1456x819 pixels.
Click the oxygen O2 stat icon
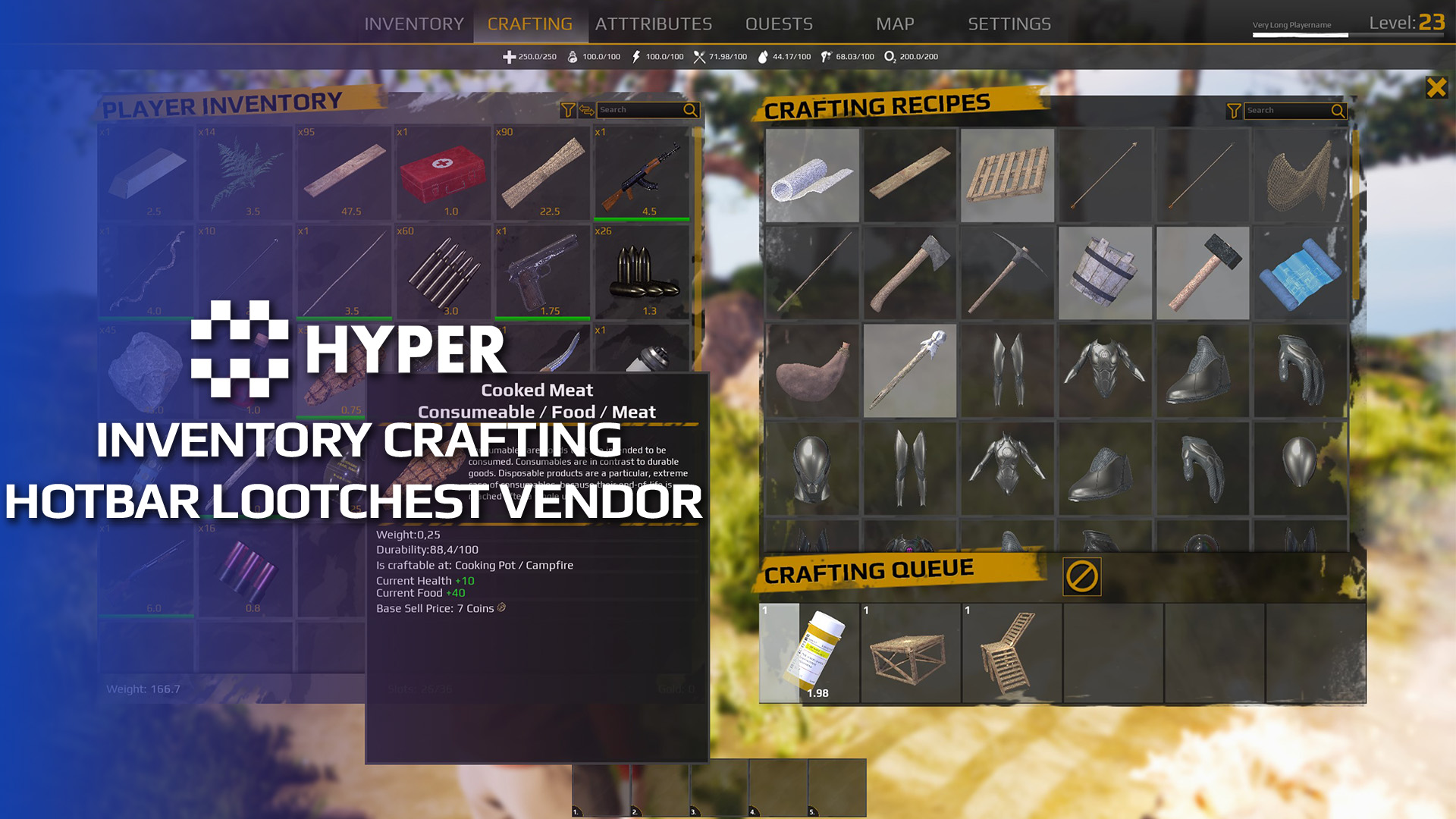click(890, 56)
